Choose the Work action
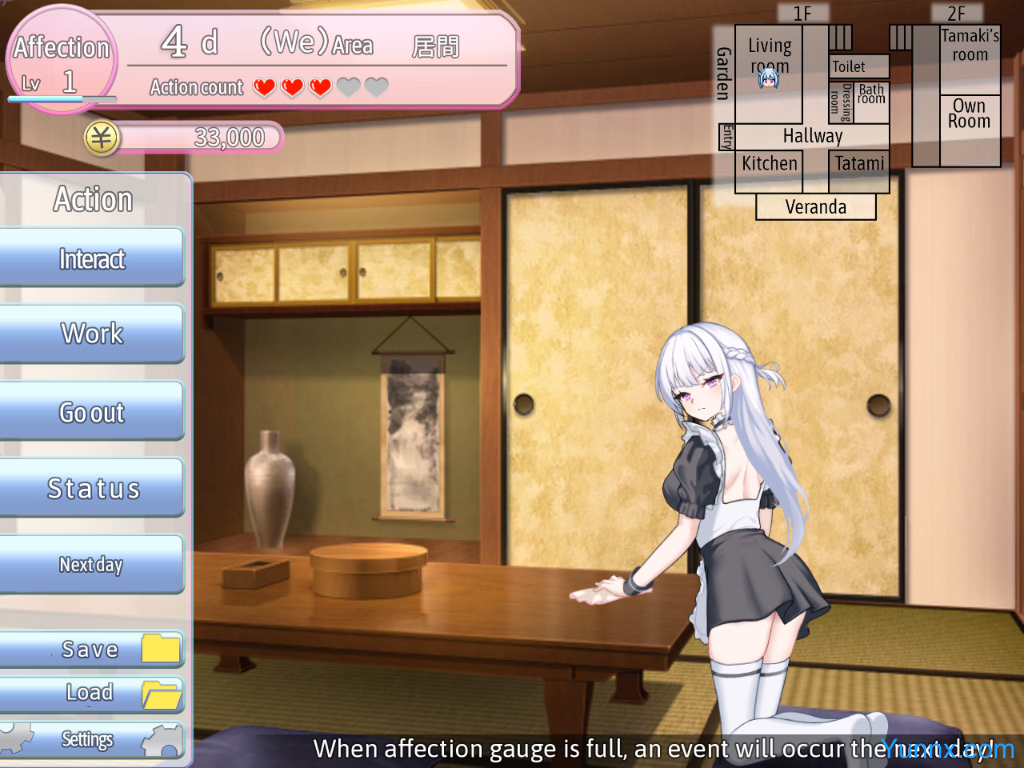The width and height of the screenshot is (1024, 768). click(92, 334)
